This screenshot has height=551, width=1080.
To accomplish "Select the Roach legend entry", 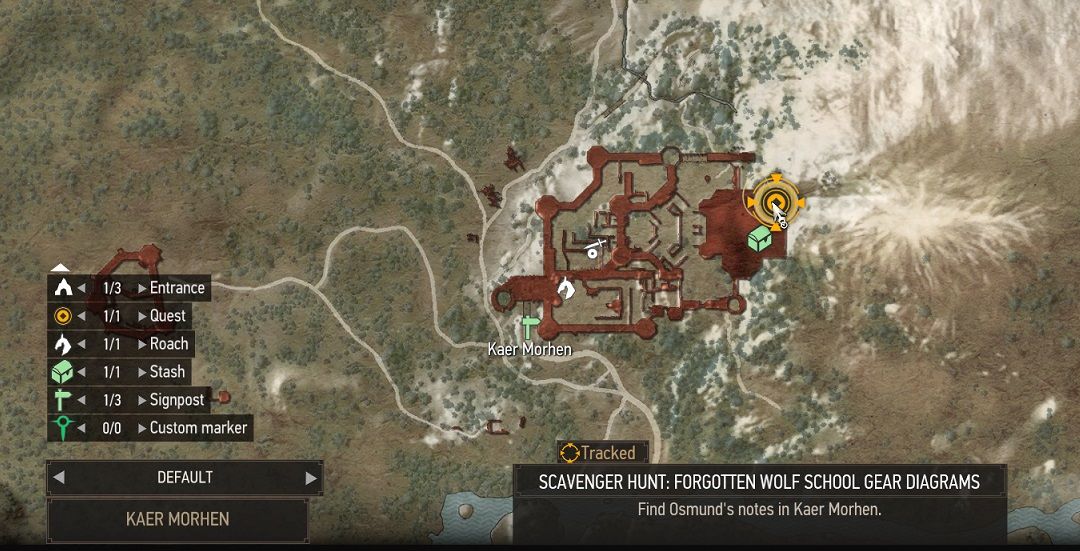I will pos(169,344).
